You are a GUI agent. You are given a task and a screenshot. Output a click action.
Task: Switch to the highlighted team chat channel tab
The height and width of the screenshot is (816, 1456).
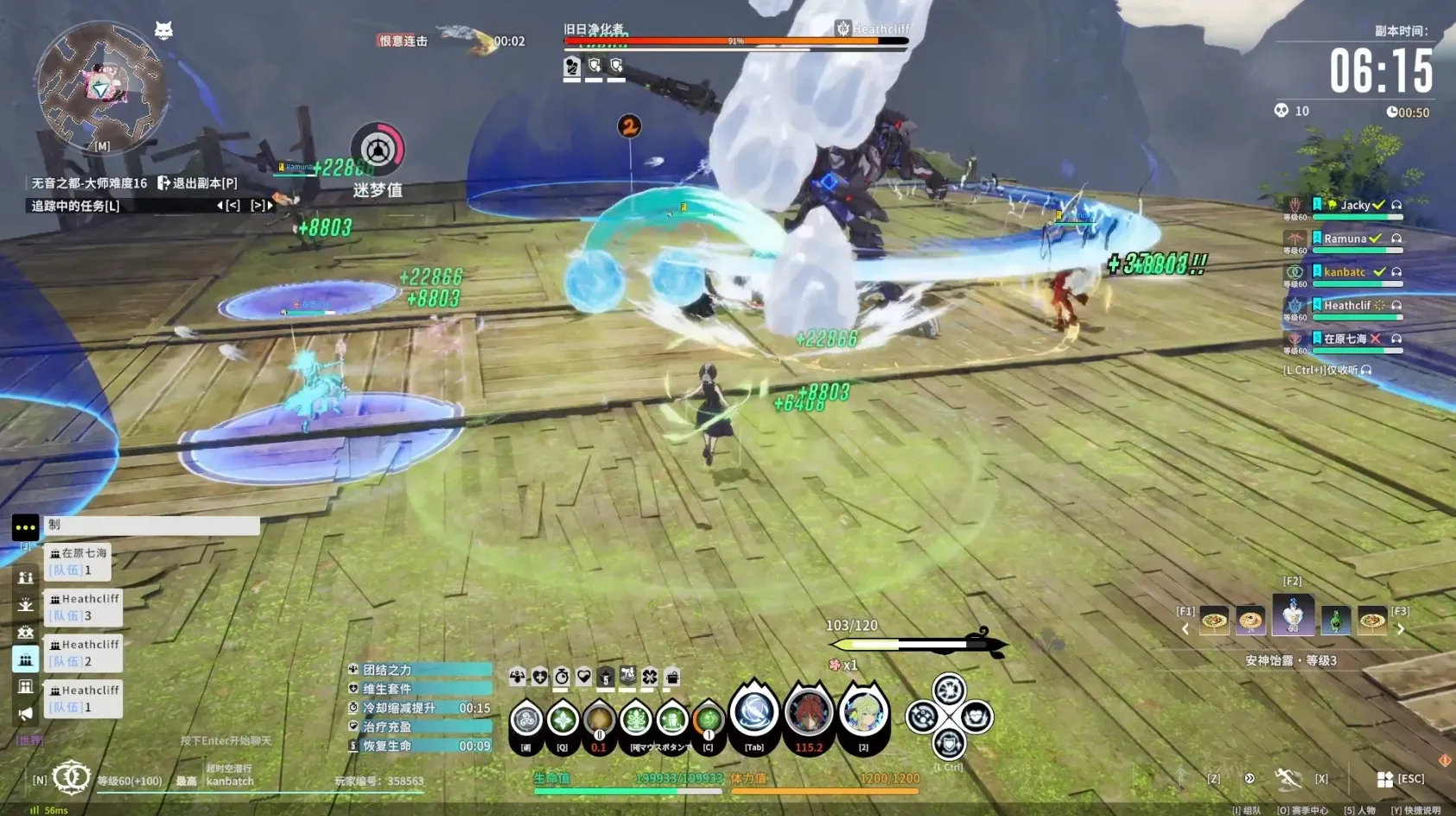[25, 660]
